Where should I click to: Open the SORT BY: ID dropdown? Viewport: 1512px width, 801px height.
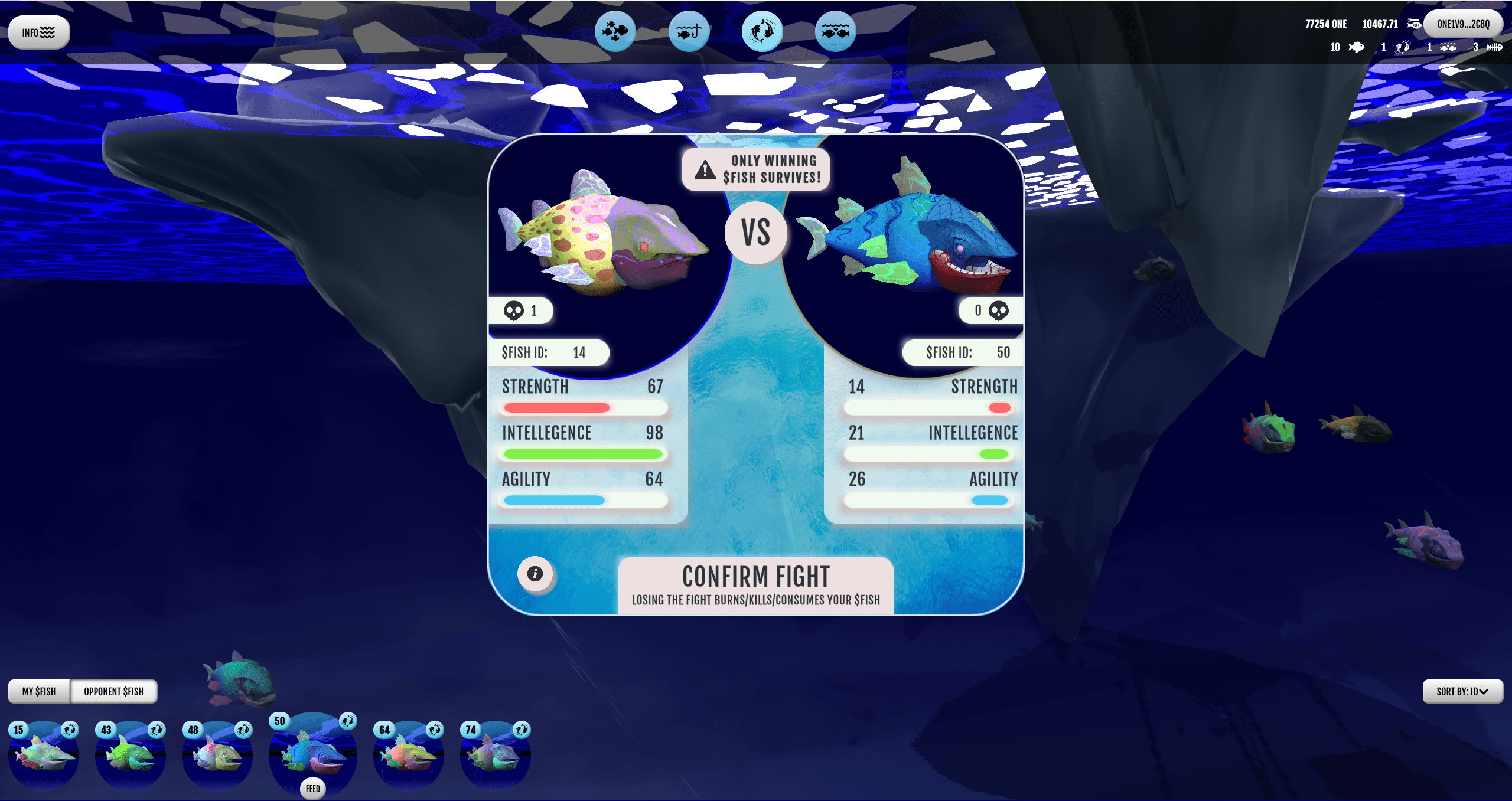[x=1463, y=691]
